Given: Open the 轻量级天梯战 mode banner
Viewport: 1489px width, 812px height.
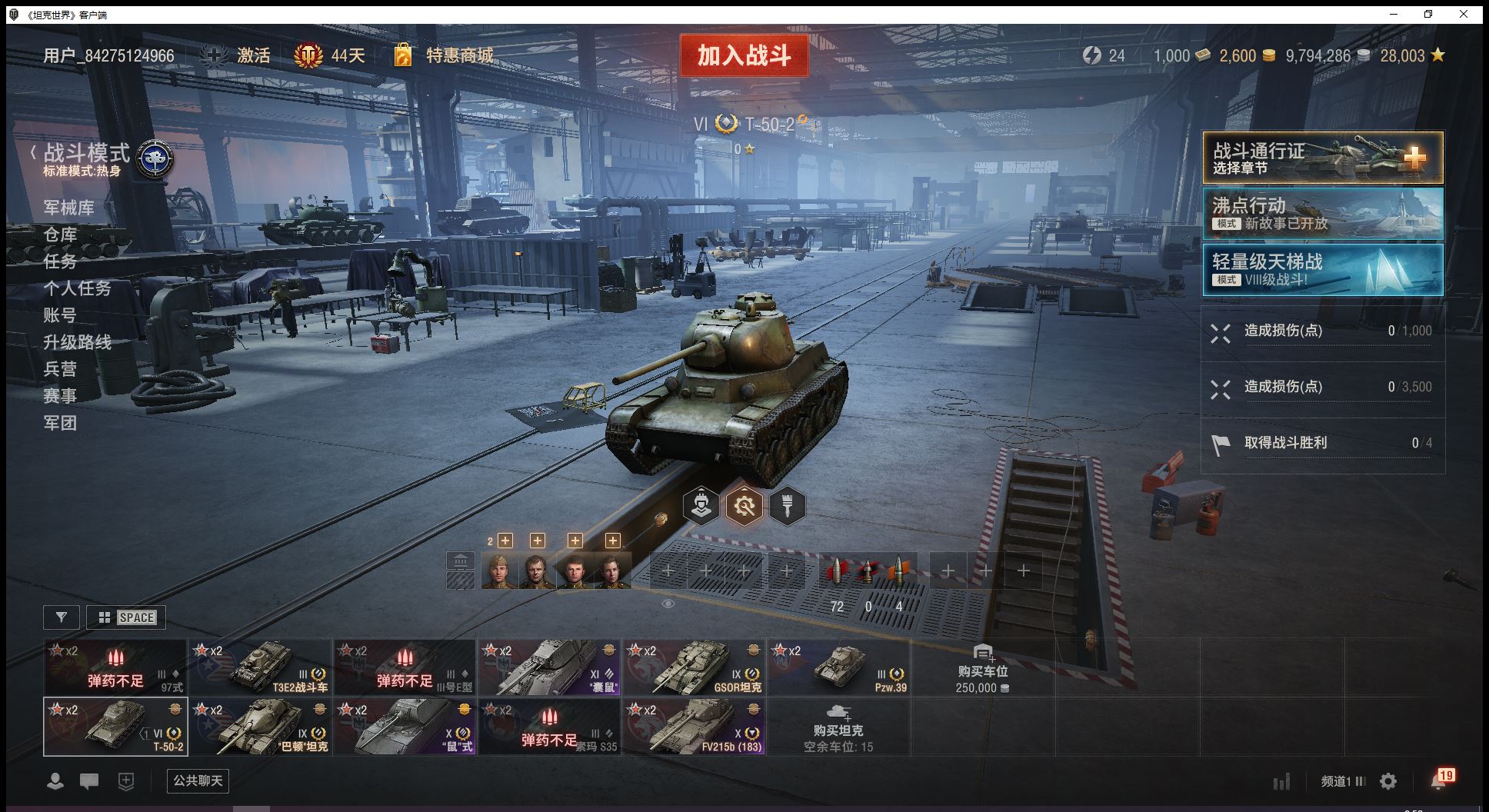Looking at the screenshot, I should 1322,270.
